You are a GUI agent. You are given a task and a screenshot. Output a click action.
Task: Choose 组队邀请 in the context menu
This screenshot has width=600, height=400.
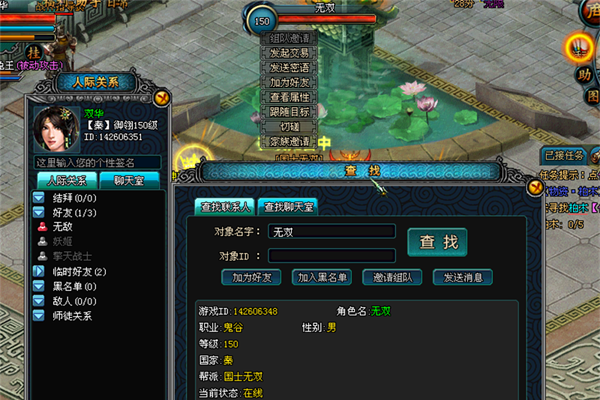point(290,38)
